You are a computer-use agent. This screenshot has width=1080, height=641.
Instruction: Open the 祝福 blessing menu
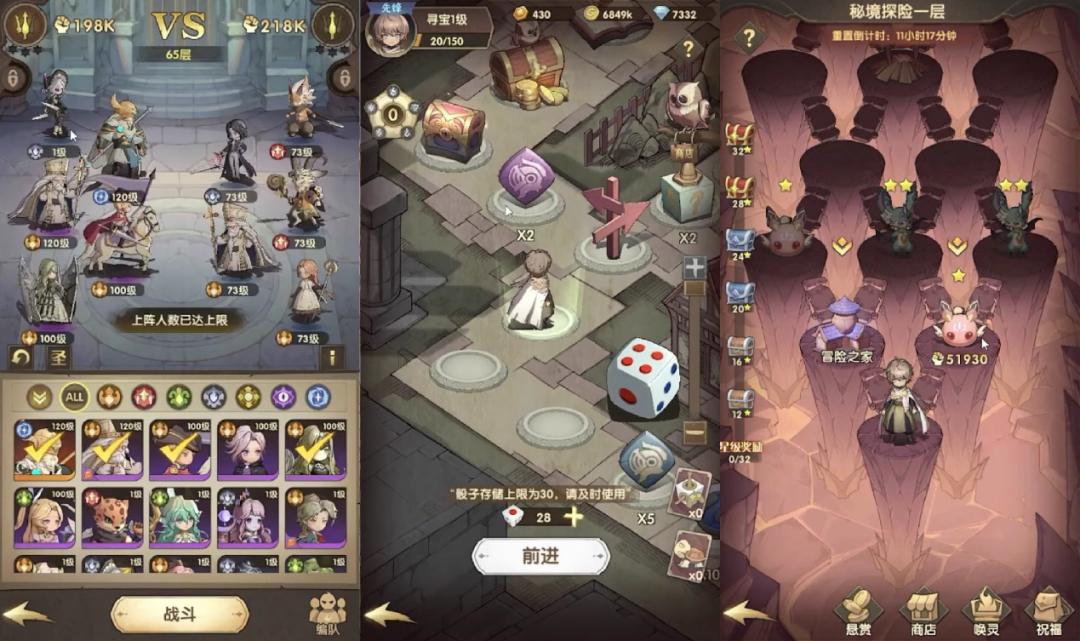1047,611
